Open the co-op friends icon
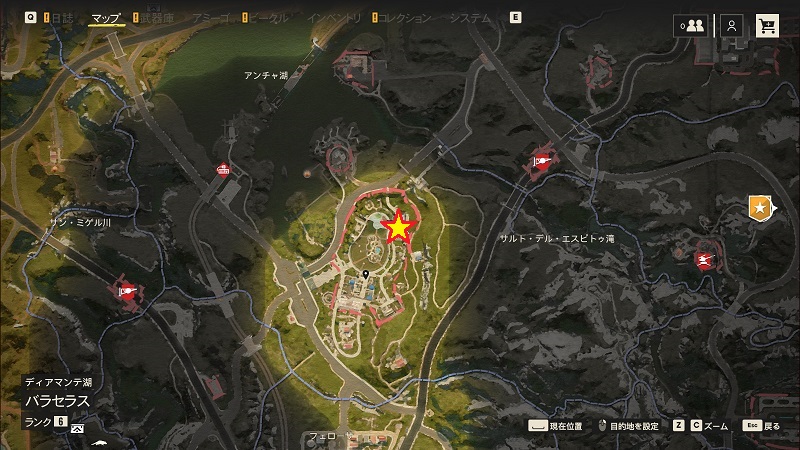 point(691,26)
